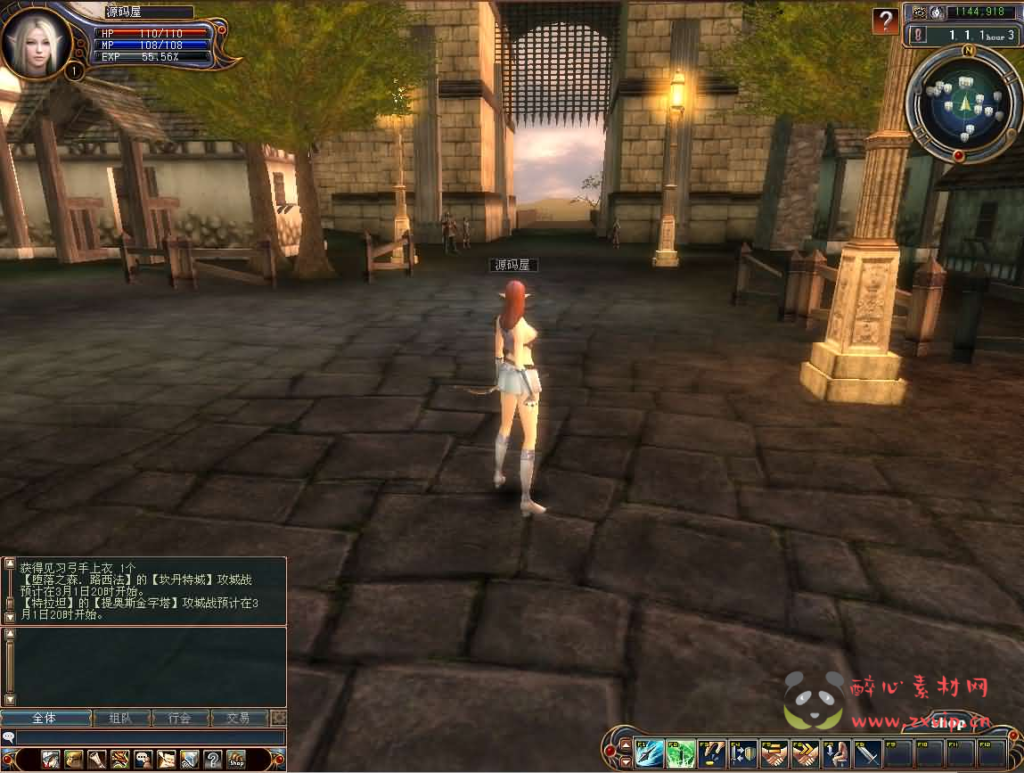Activate the F1 arrow shot skill

click(649, 752)
